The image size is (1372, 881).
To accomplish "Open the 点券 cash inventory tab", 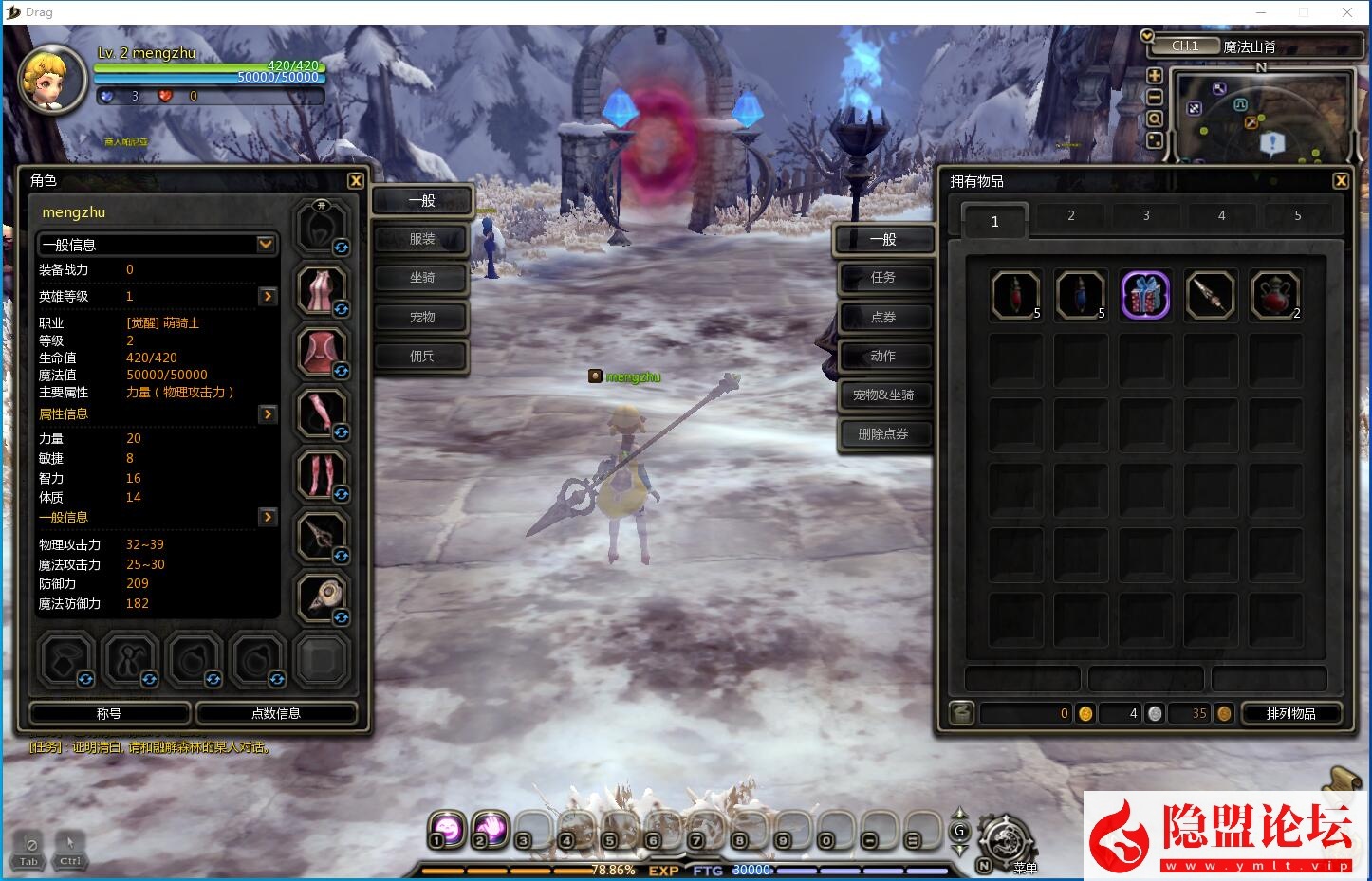I will tap(883, 317).
